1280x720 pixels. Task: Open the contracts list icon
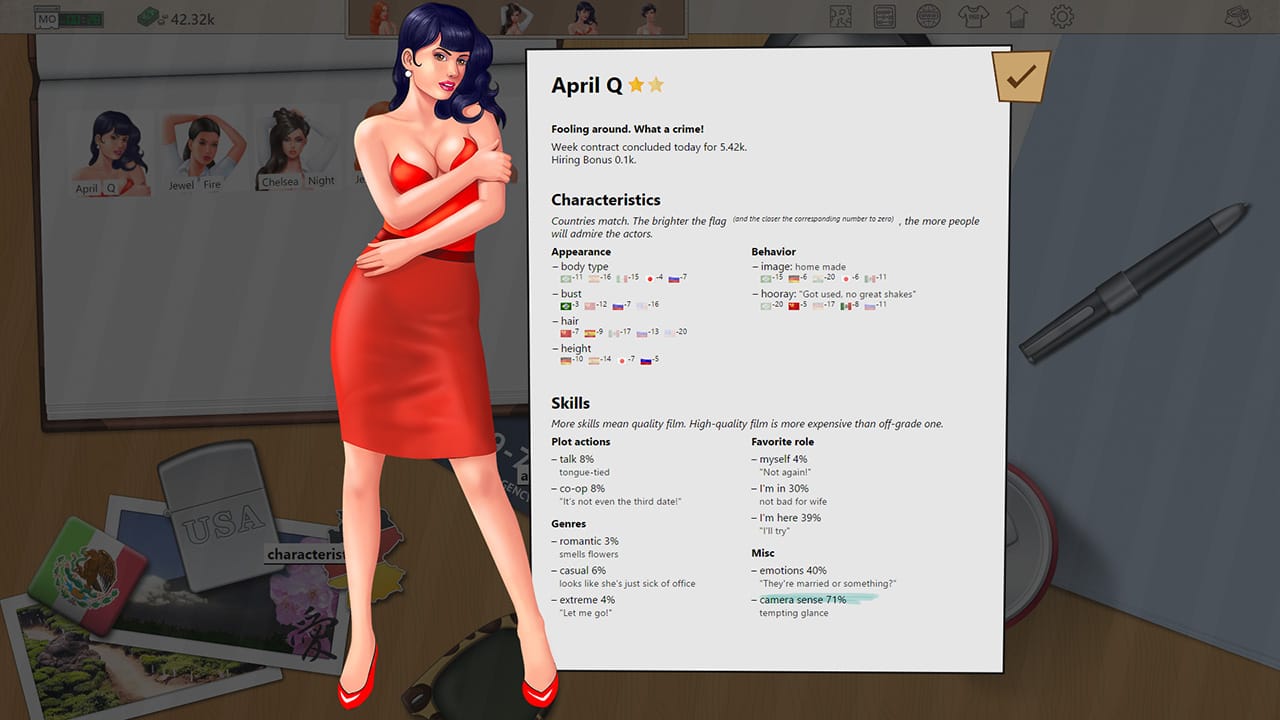coord(883,16)
